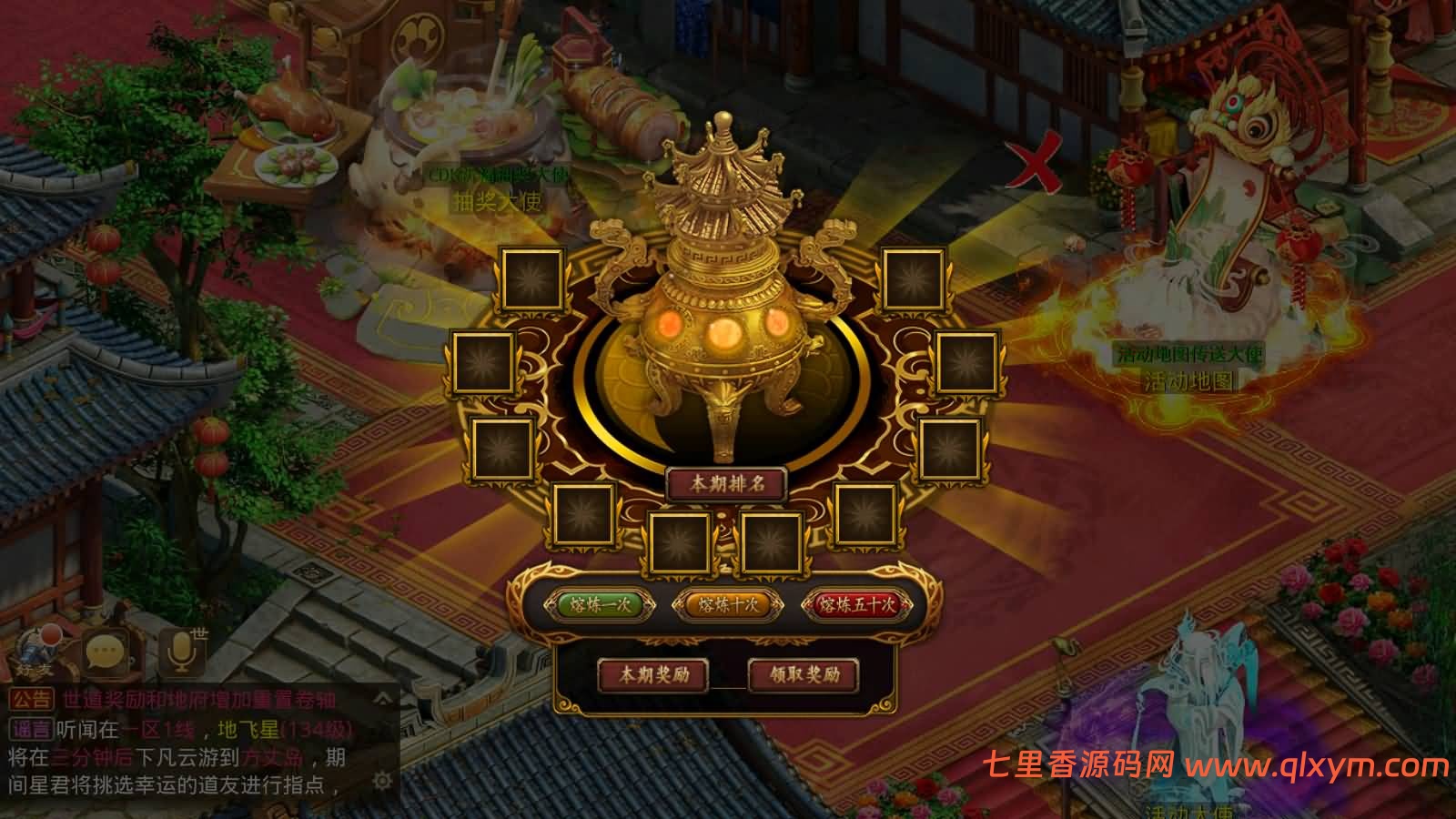View rewards via the 本期奖励 button

point(652,677)
